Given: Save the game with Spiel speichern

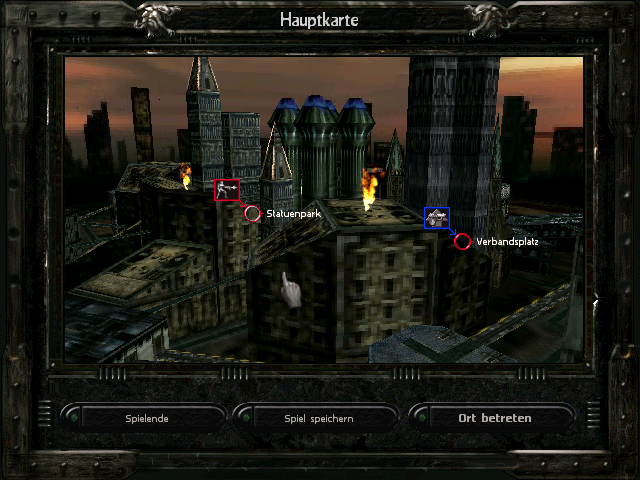Looking at the screenshot, I should click(319, 418).
